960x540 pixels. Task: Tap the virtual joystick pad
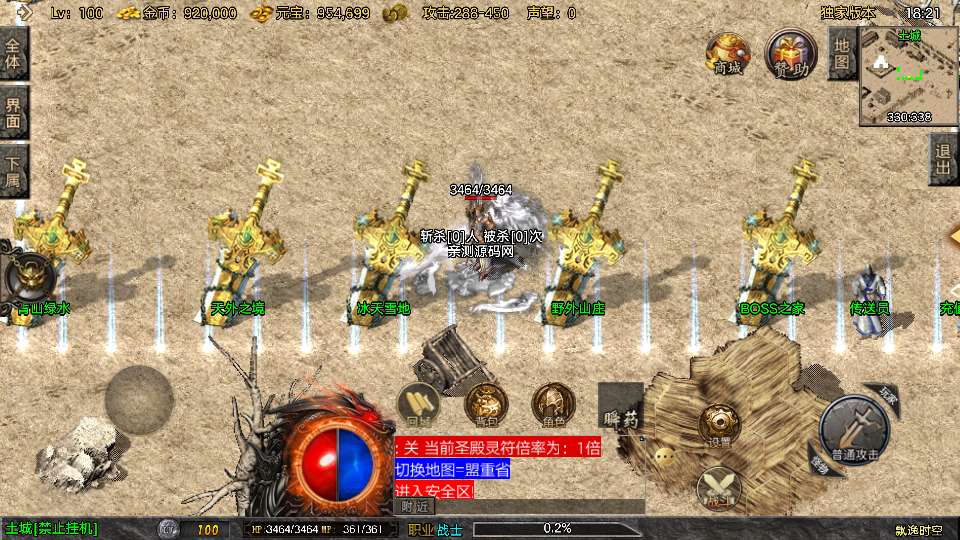tap(139, 399)
